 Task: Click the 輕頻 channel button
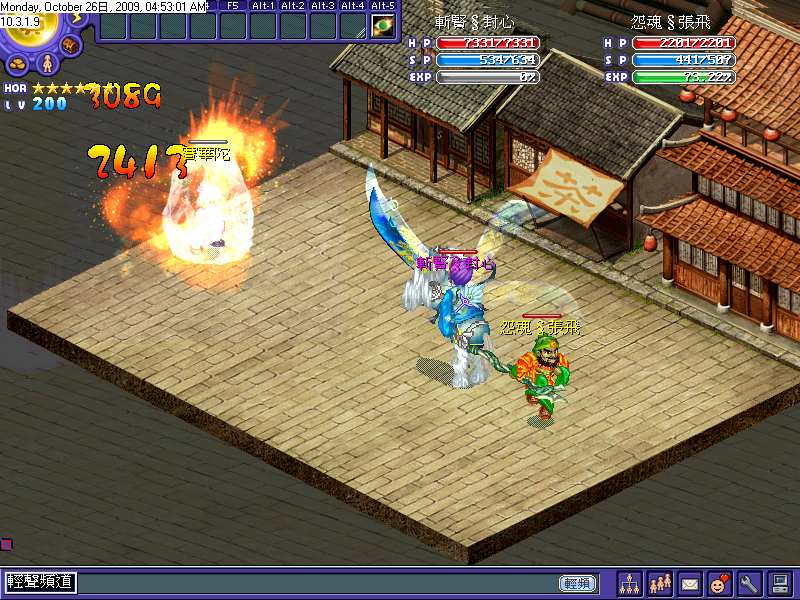576,583
